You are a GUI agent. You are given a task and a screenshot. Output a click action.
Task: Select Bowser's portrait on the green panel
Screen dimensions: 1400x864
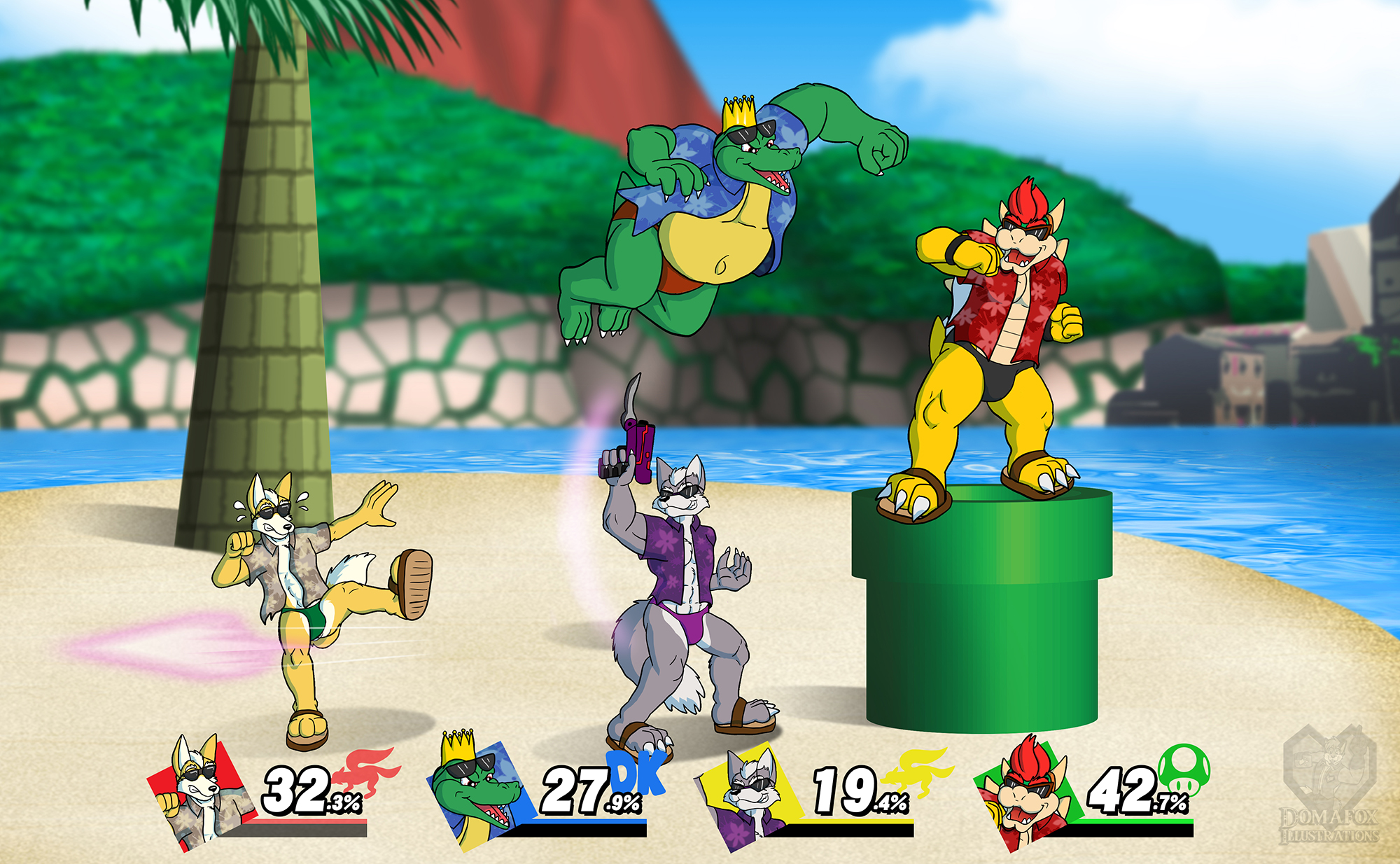click(1025, 795)
